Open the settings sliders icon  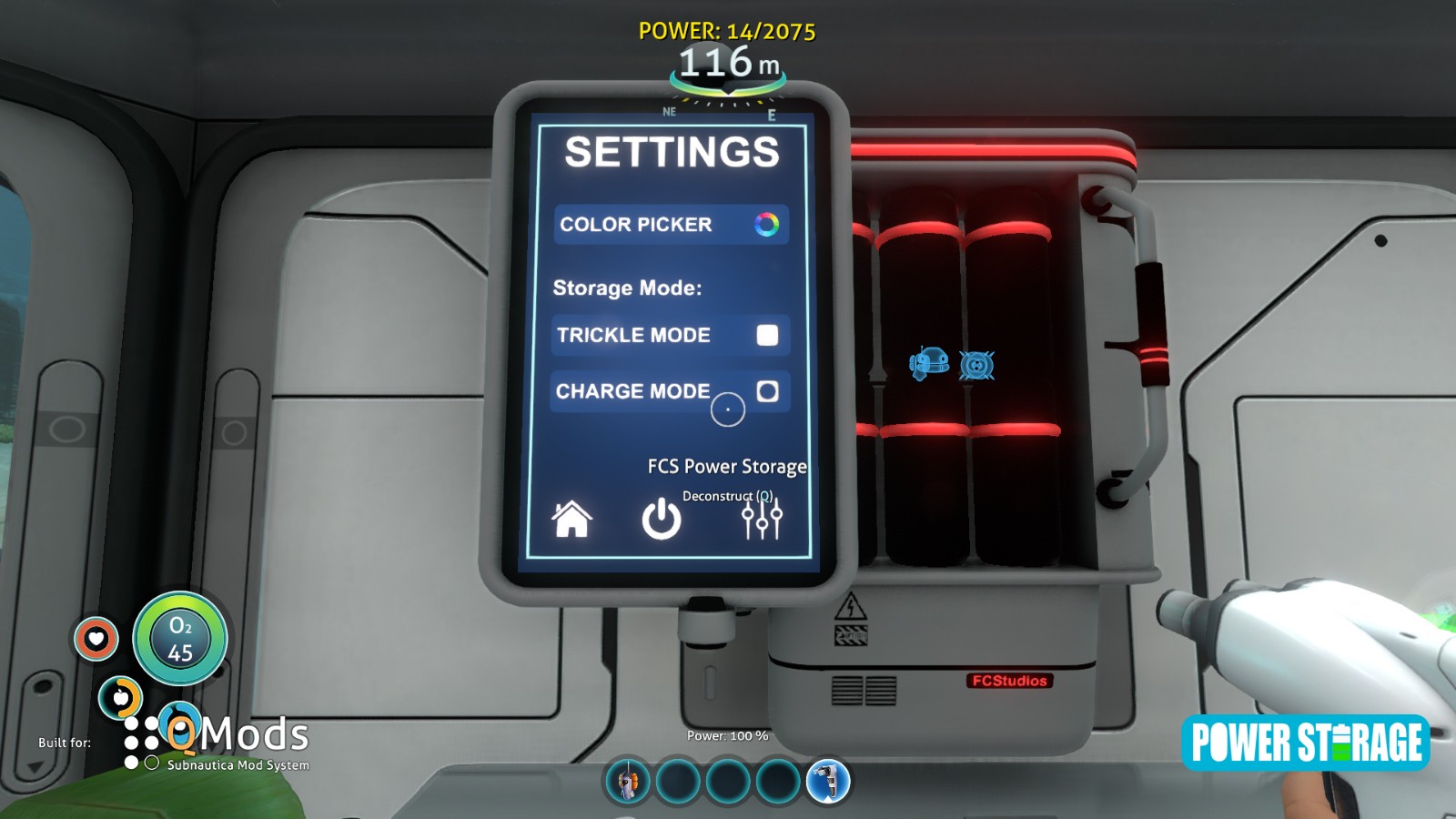coord(762,520)
